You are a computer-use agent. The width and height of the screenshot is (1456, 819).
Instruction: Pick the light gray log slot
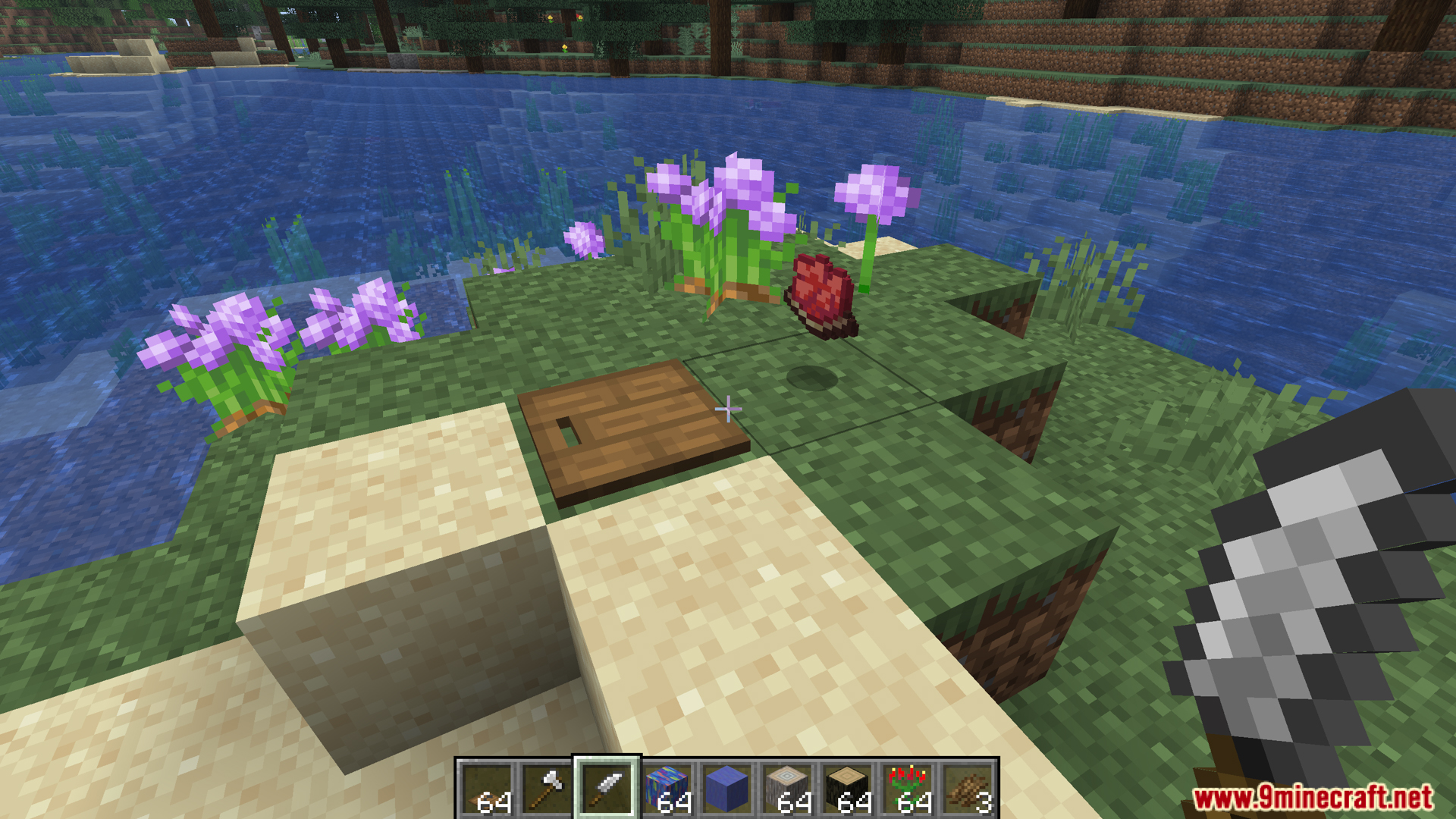point(787,789)
